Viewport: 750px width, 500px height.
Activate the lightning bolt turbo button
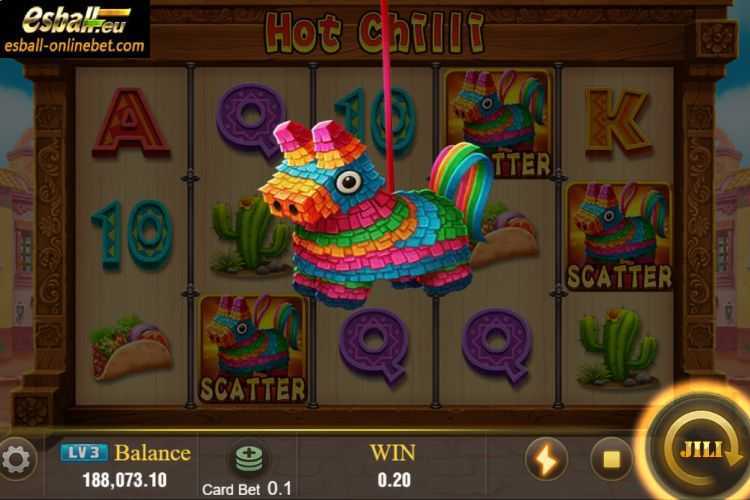547,459
